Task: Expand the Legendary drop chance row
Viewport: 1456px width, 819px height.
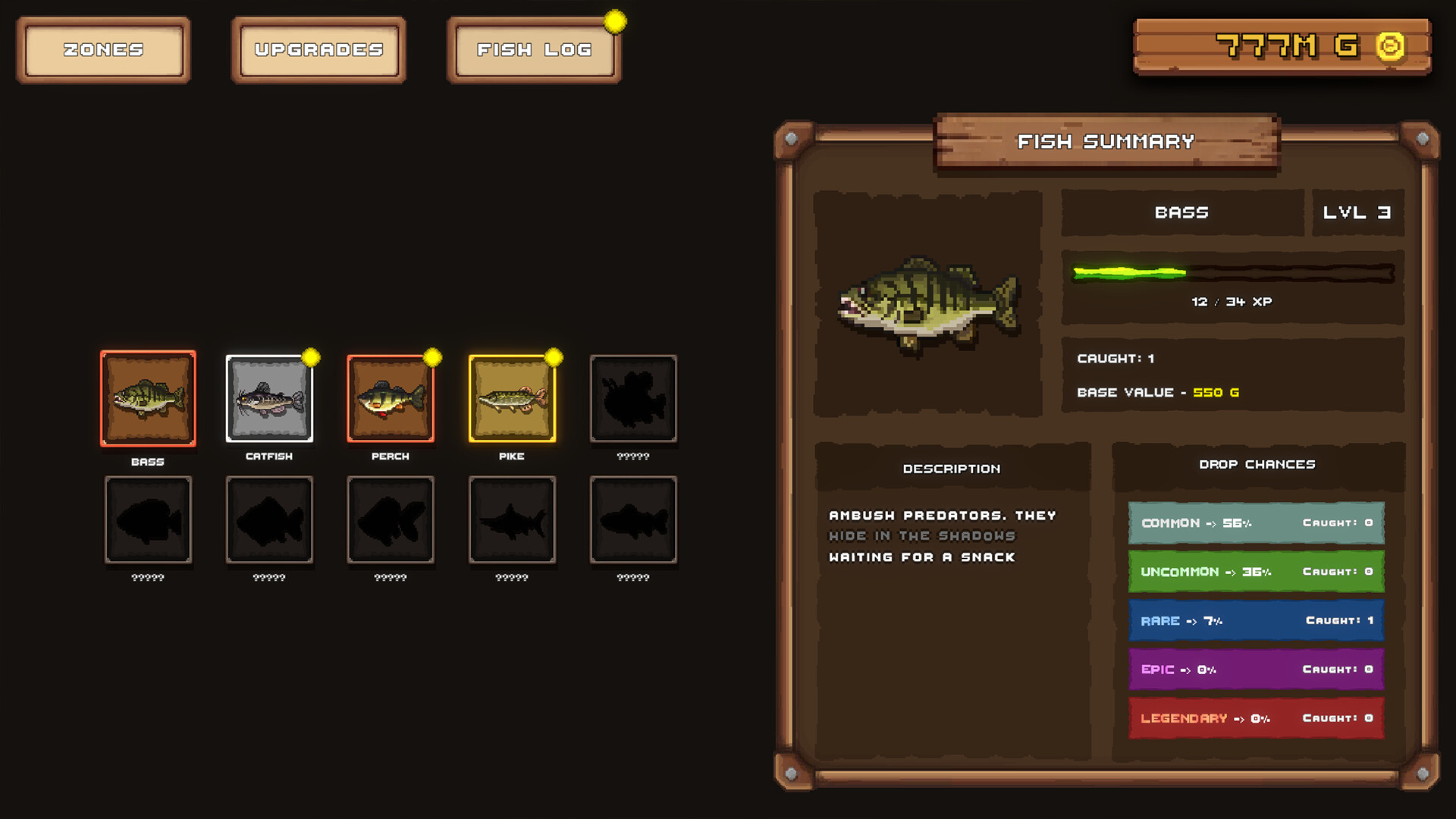Action: [x=1256, y=718]
